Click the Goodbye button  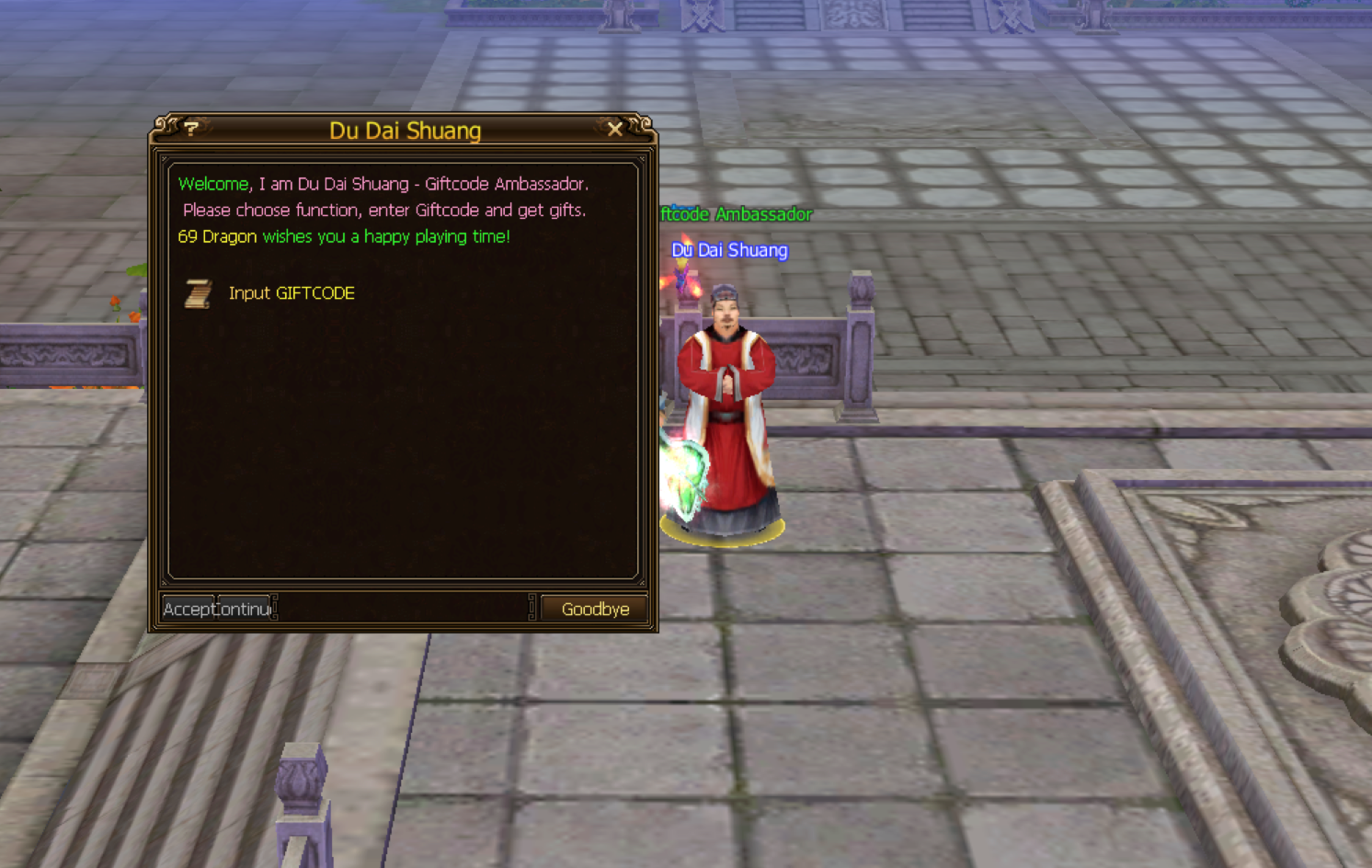(x=595, y=609)
